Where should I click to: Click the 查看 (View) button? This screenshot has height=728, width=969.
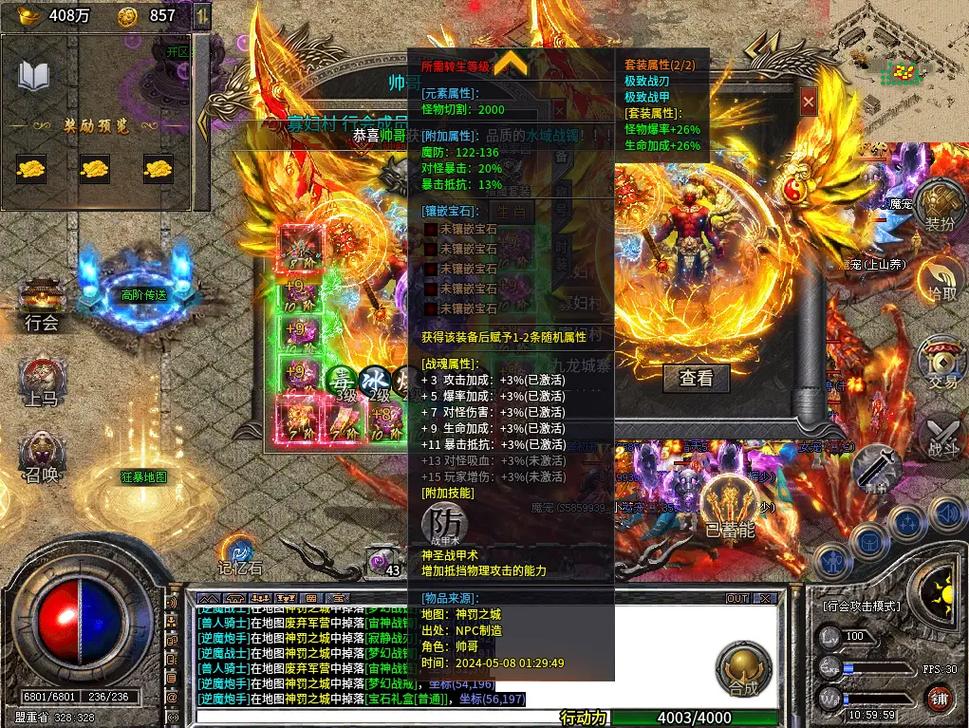[696, 378]
